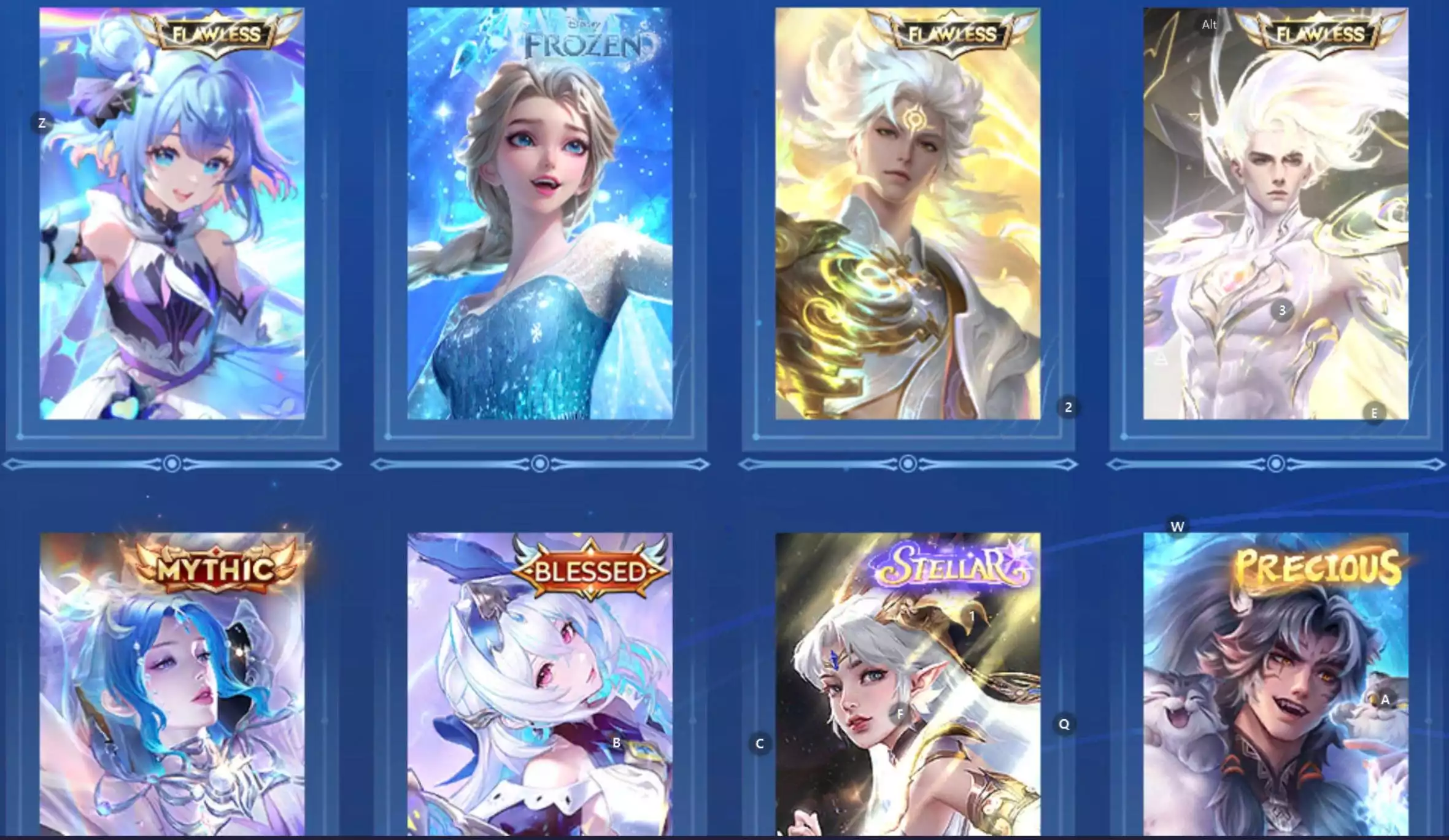Click the Alt key label
This screenshot has width=1449, height=840.
[x=1208, y=25]
